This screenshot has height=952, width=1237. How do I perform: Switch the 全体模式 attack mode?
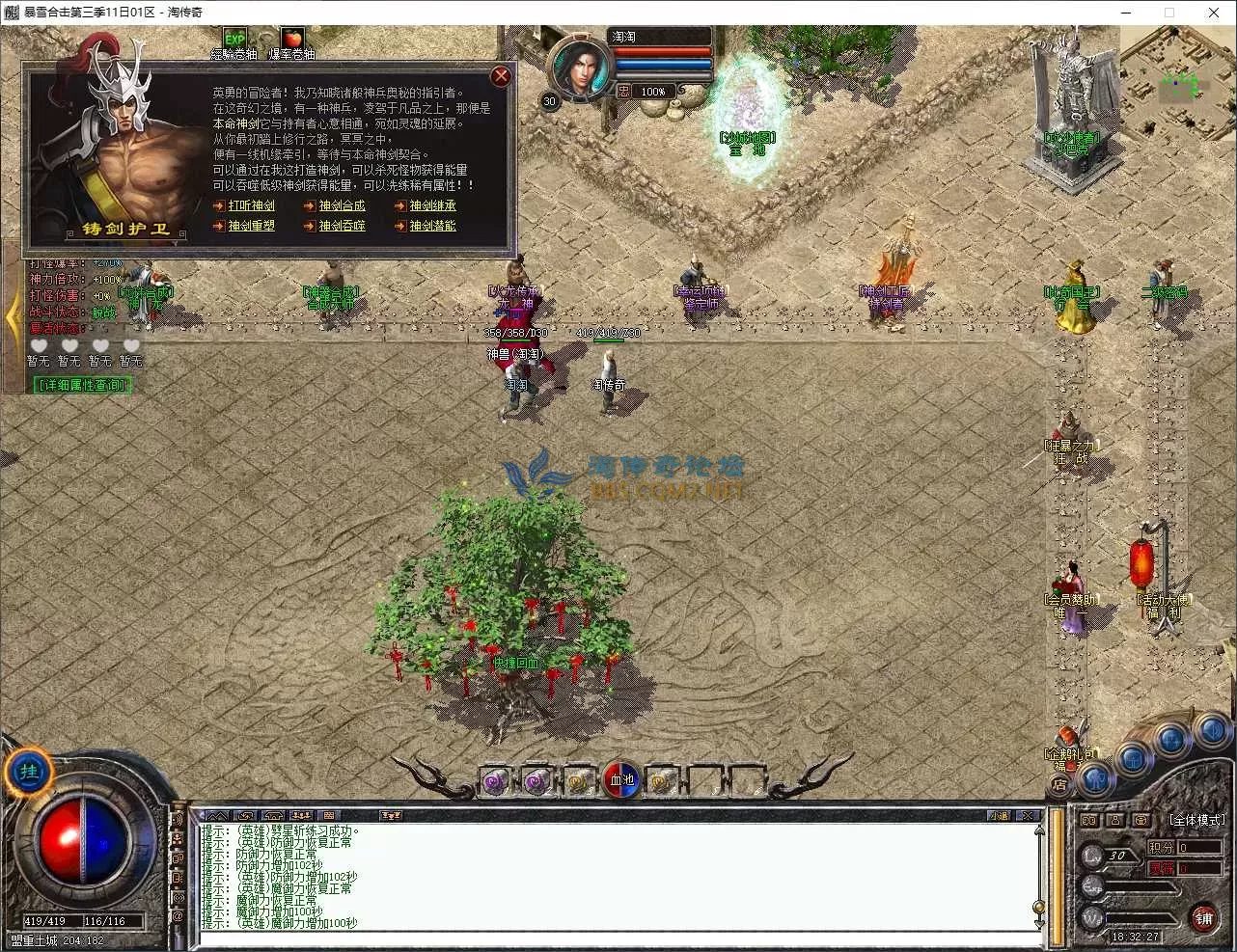1196,820
